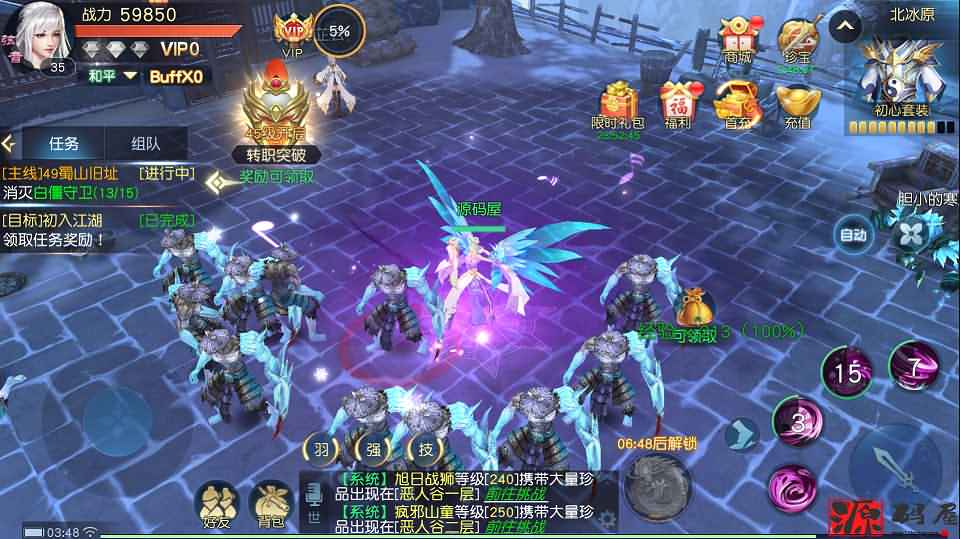
Task: Open the 和平 peace mode dropdown
Action: [110, 76]
